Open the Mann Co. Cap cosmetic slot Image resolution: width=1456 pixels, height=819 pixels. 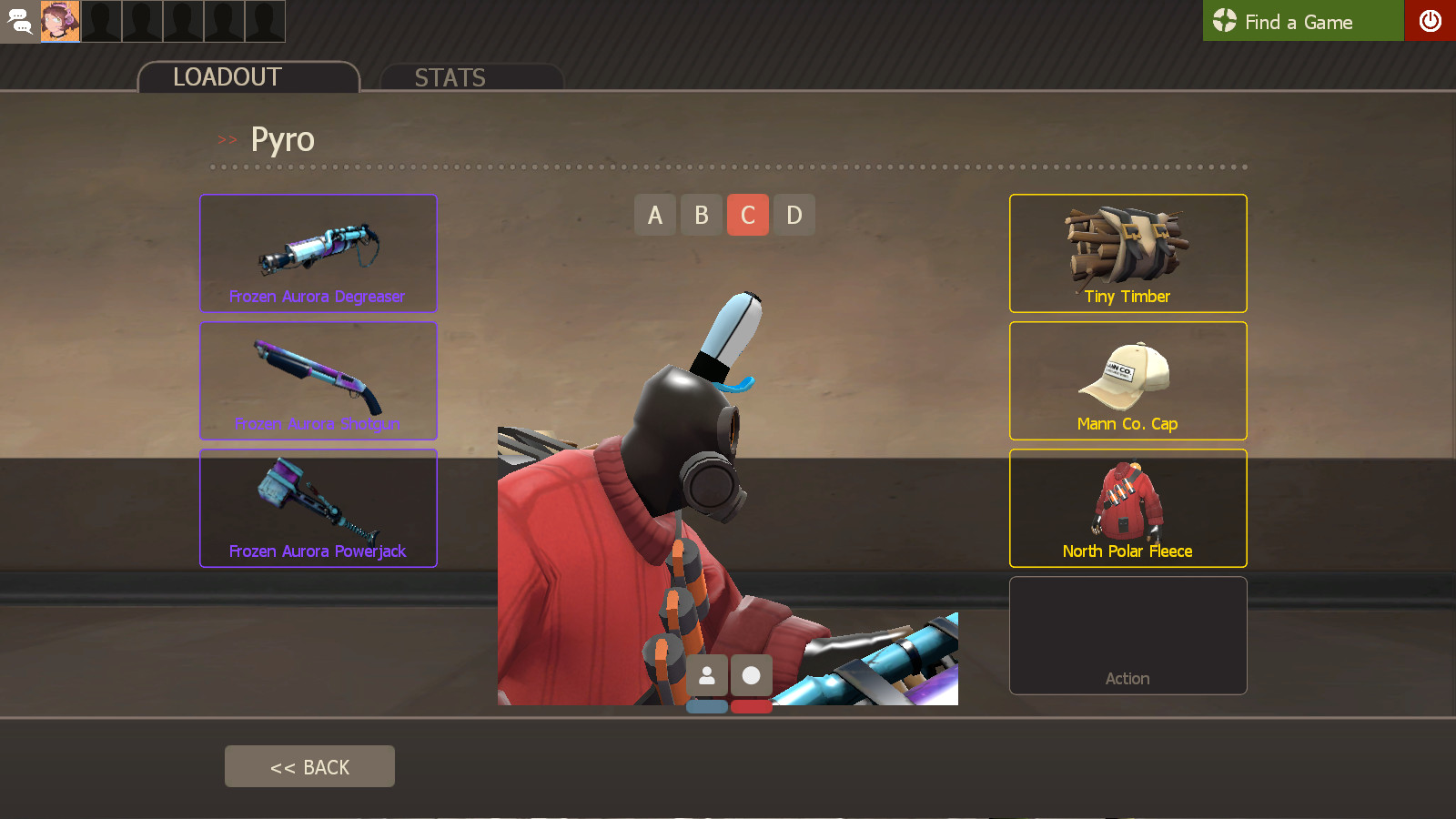point(1127,380)
